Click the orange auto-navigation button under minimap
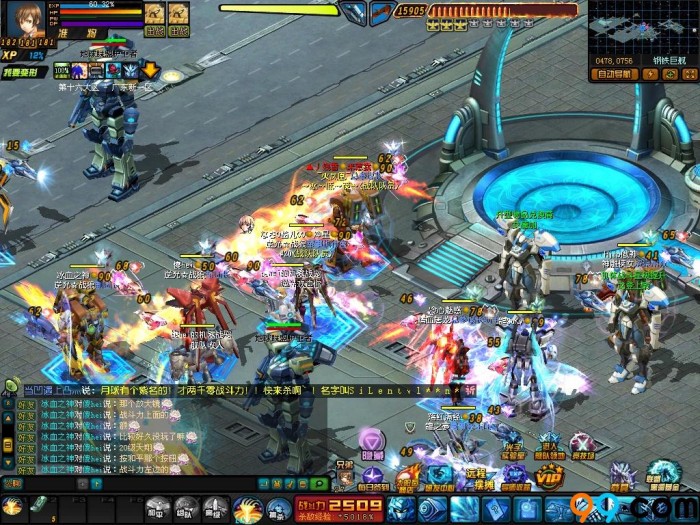Viewport: 700px width, 525px height. click(613, 73)
